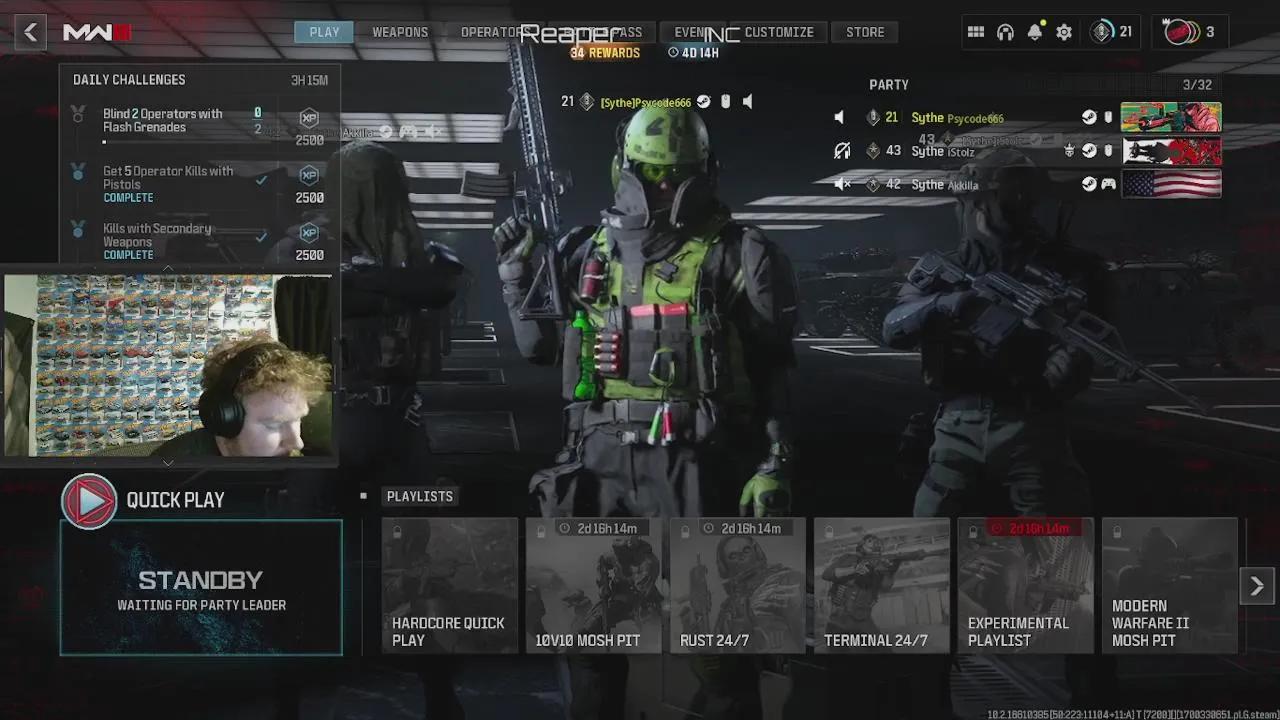Pick the Terminal 24/7 playlist
1280x720 pixels.
(882, 586)
